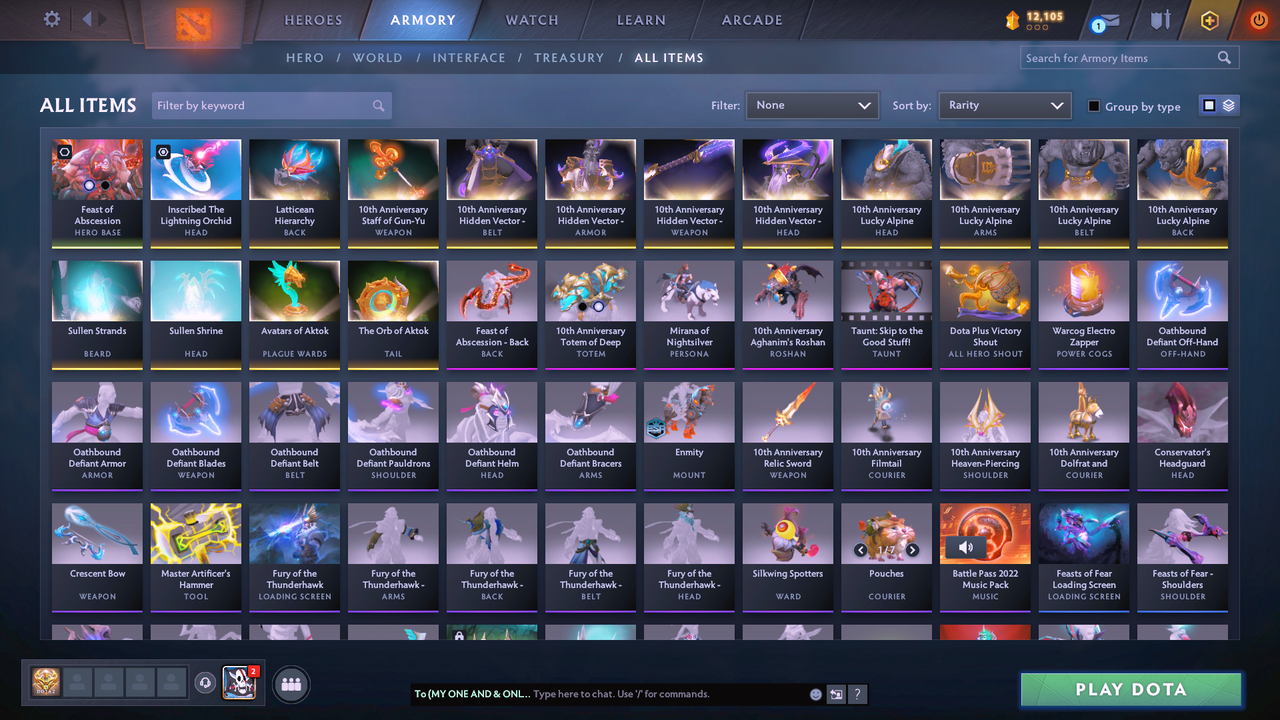1280x720 pixels.
Task: Click the friends list icon bottom right
Action: tap(290, 684)
